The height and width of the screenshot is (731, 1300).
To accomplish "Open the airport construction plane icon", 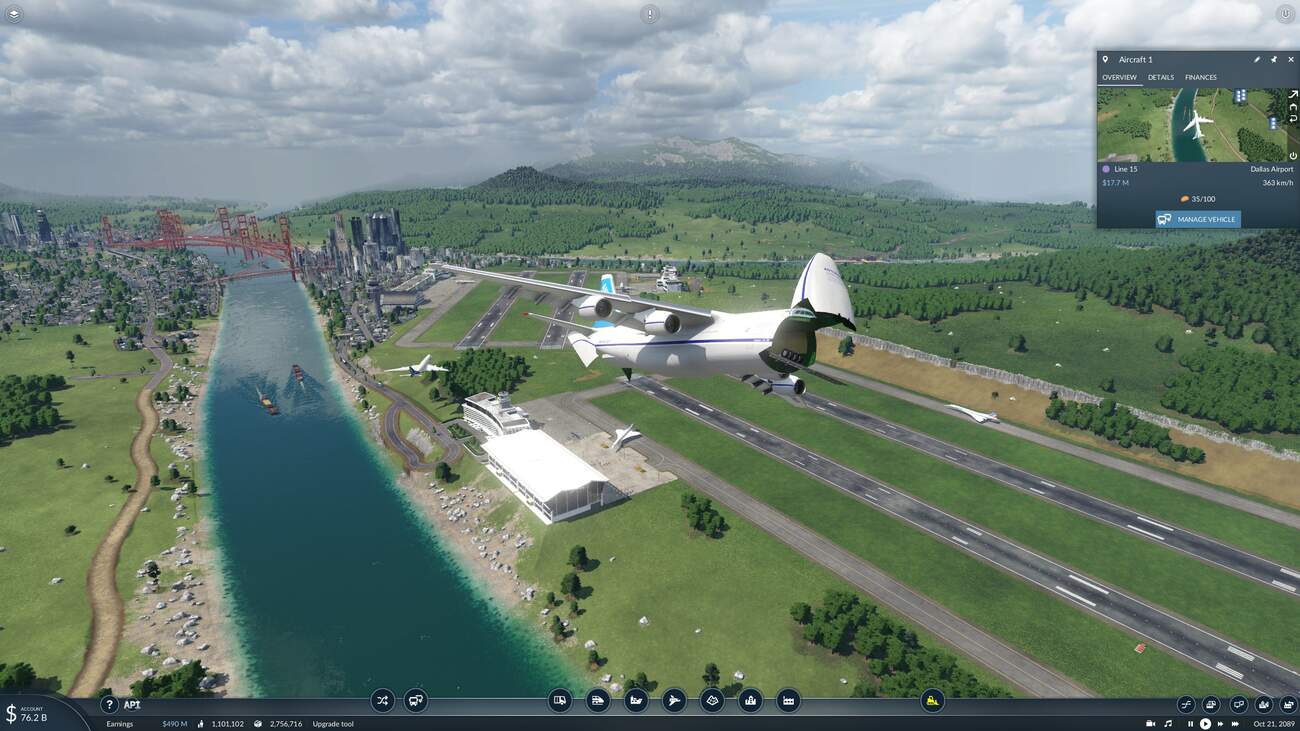I will [674, 701].
